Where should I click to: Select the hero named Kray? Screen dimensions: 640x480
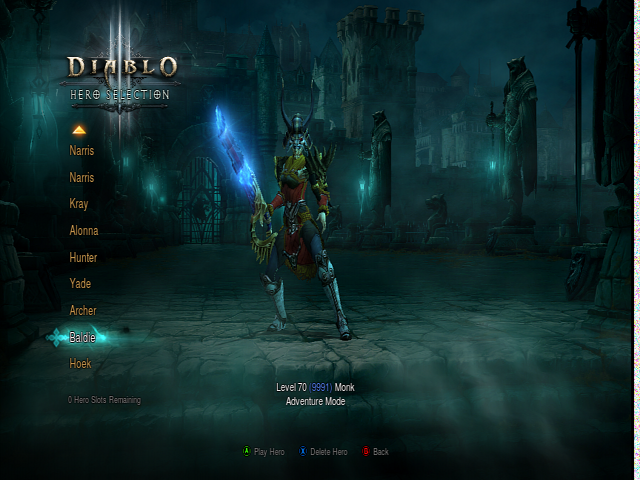coord(79,204)
